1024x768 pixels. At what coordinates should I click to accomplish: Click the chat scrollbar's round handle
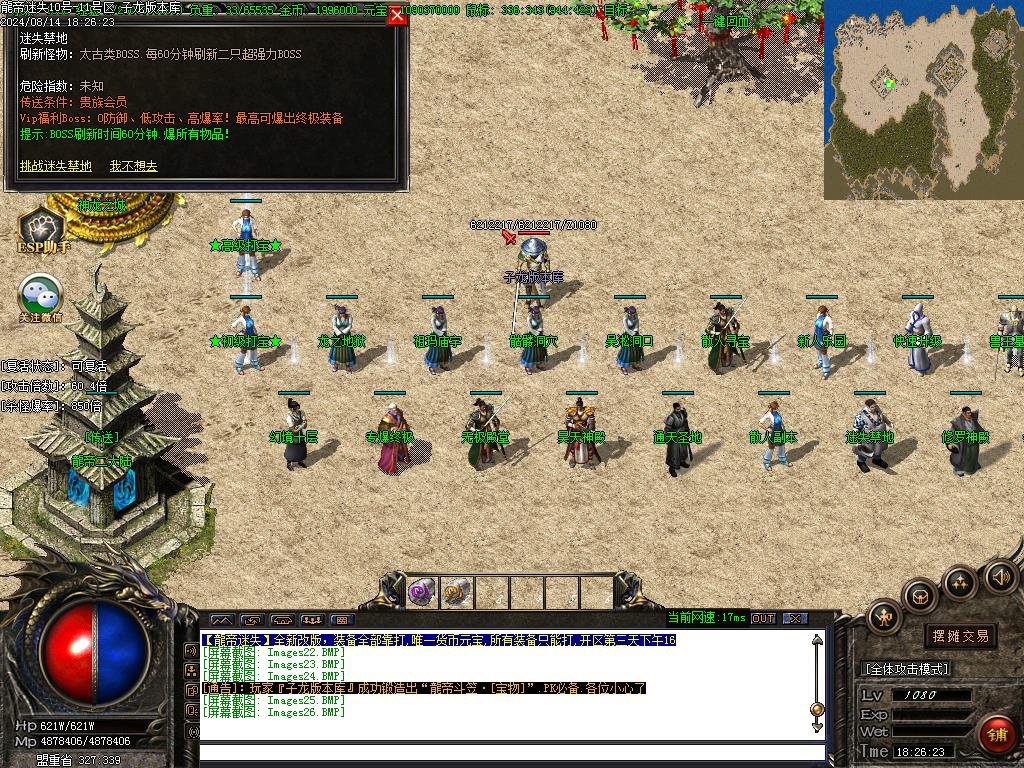(817, 710)
